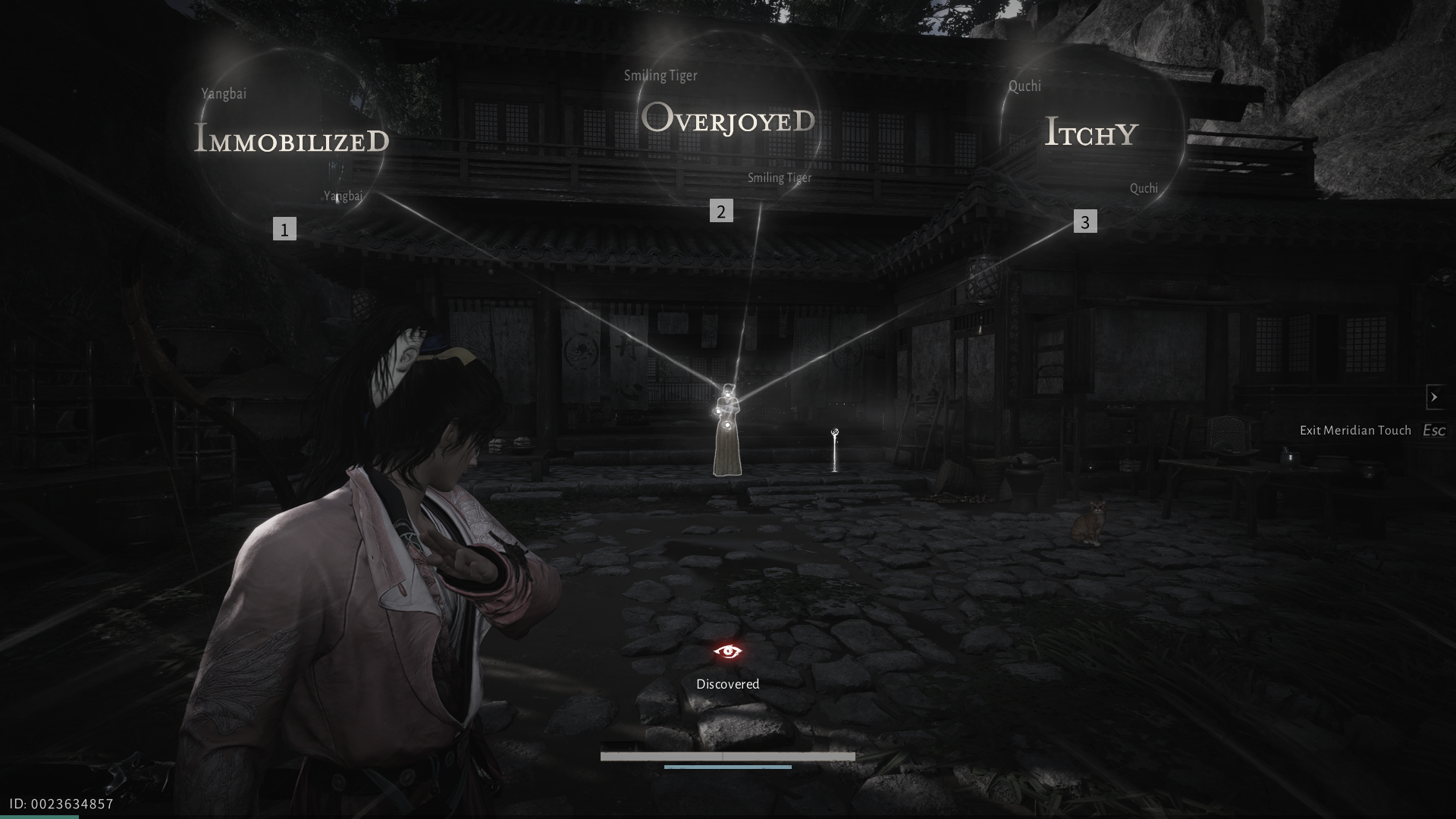Click the "1" key badge under Immobilized
This screenshot has width=1456, height=819.
(284, 228)
